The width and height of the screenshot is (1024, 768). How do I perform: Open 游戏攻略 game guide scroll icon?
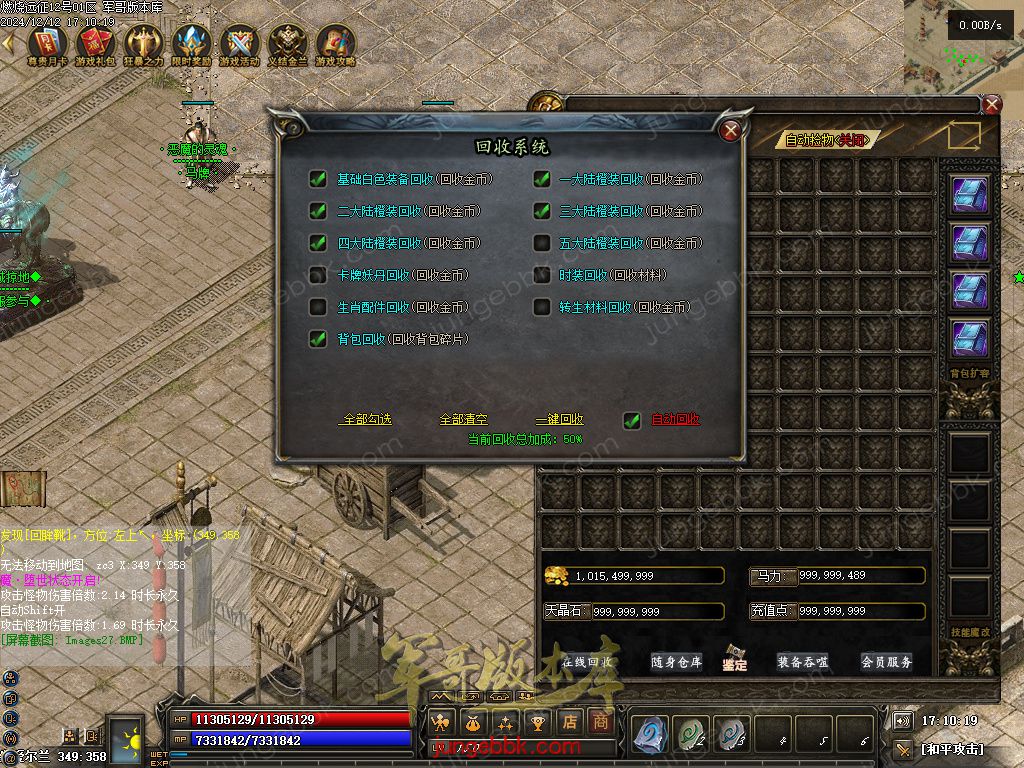pos(336,44)
